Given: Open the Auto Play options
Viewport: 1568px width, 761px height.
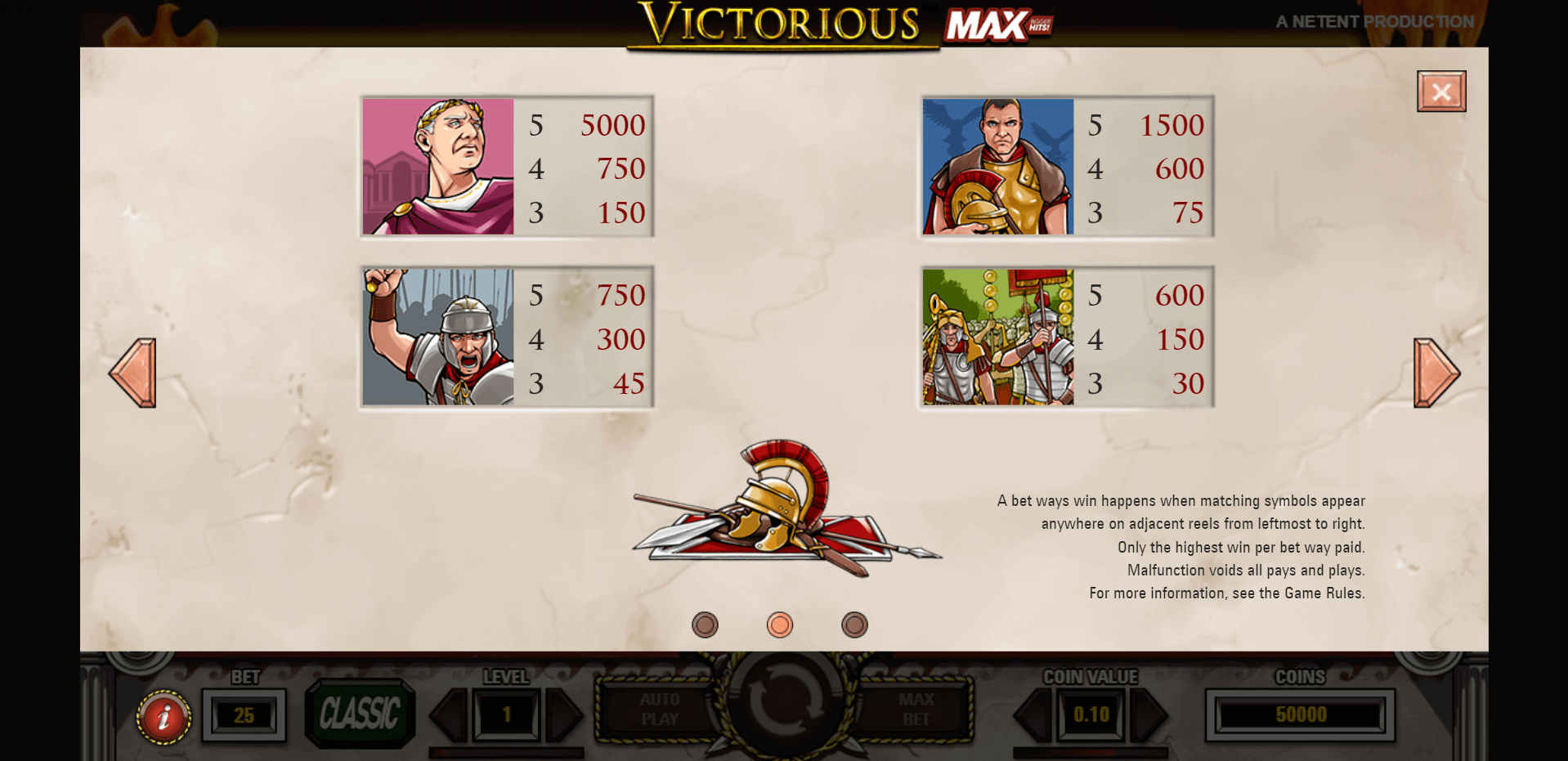Looking at the screenshot, I should click(x=659, y=710).
